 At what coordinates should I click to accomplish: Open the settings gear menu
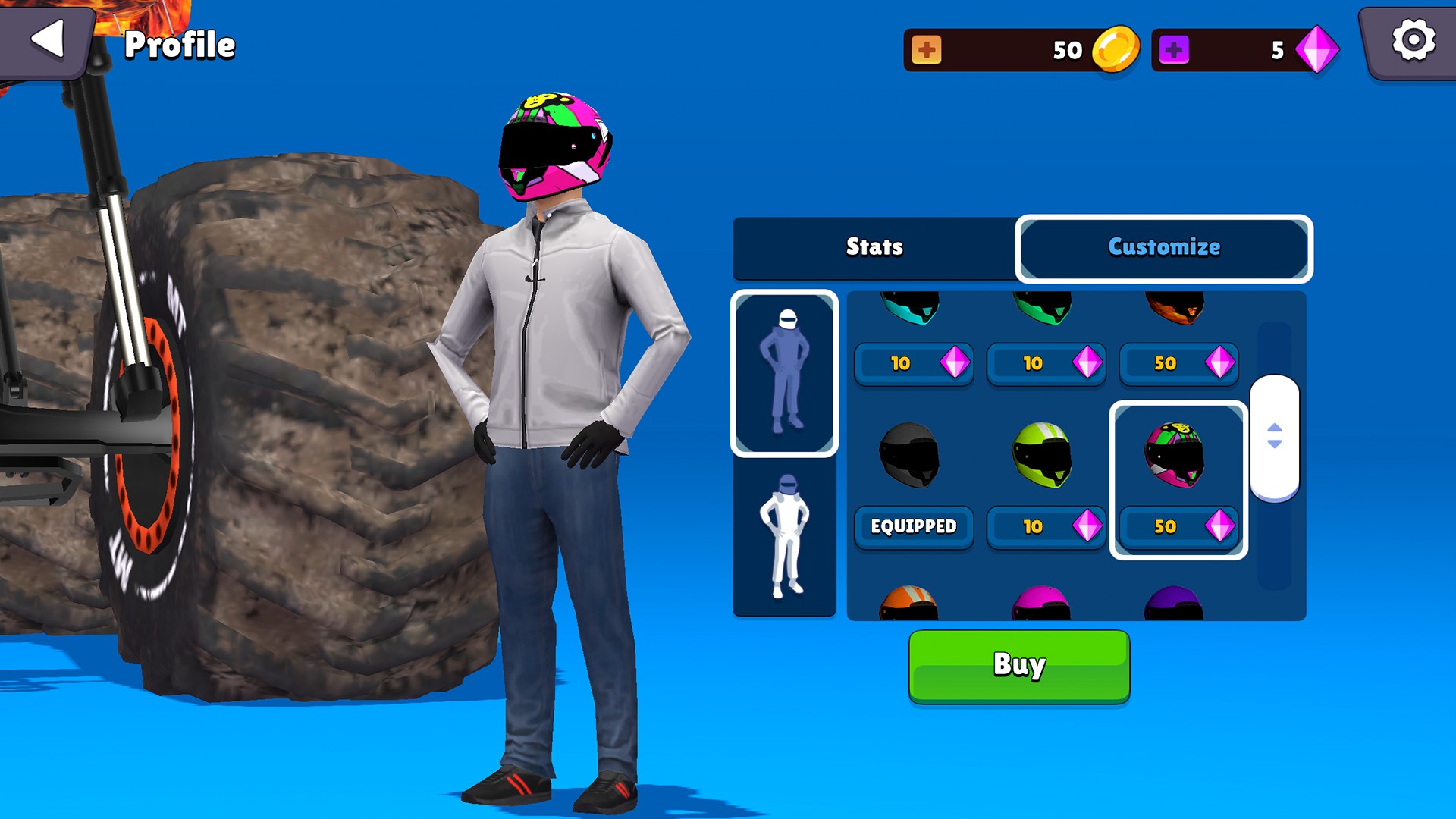[x=1413, y=41]
